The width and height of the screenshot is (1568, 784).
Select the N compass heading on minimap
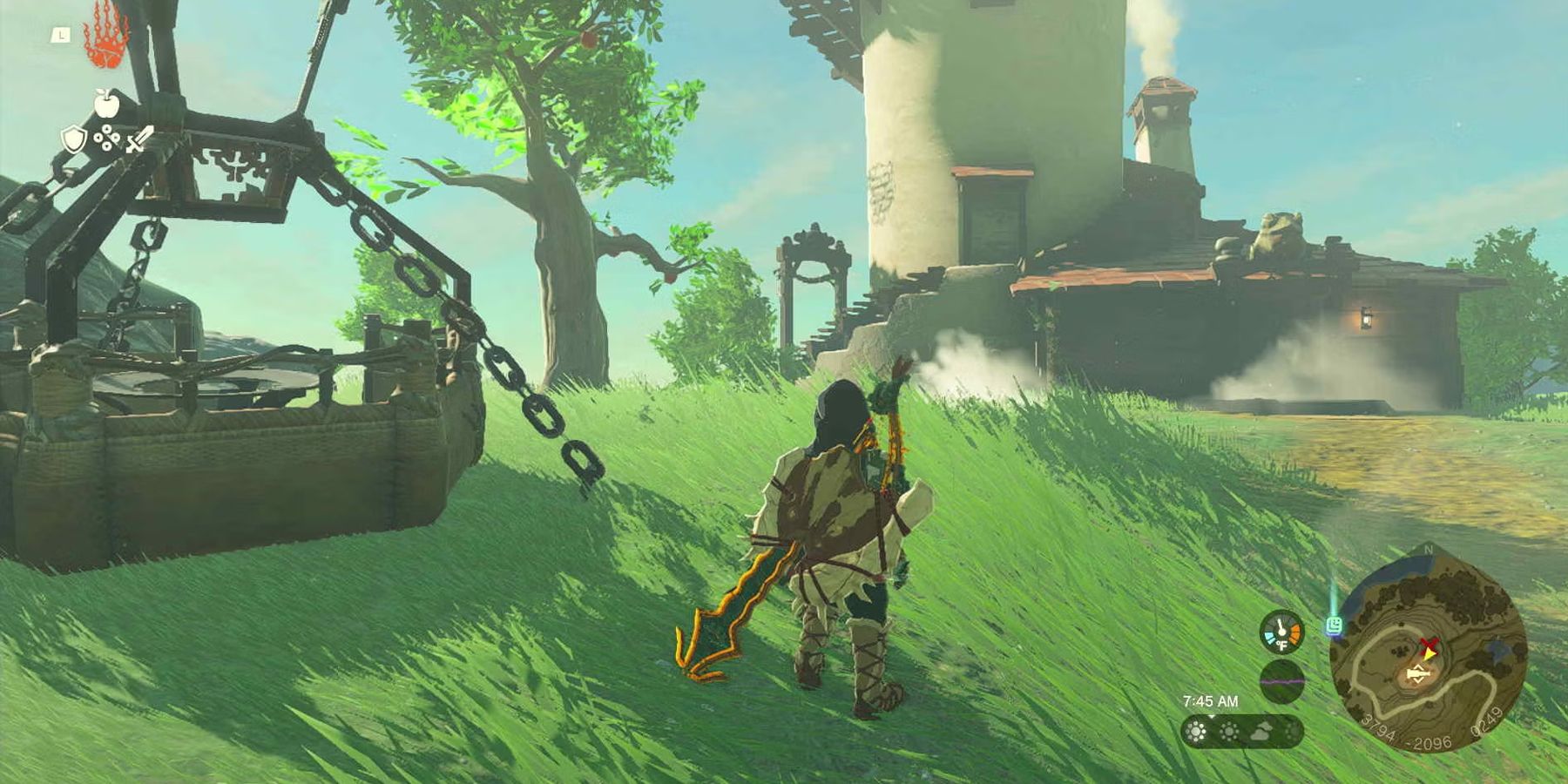click(1428, 551)
